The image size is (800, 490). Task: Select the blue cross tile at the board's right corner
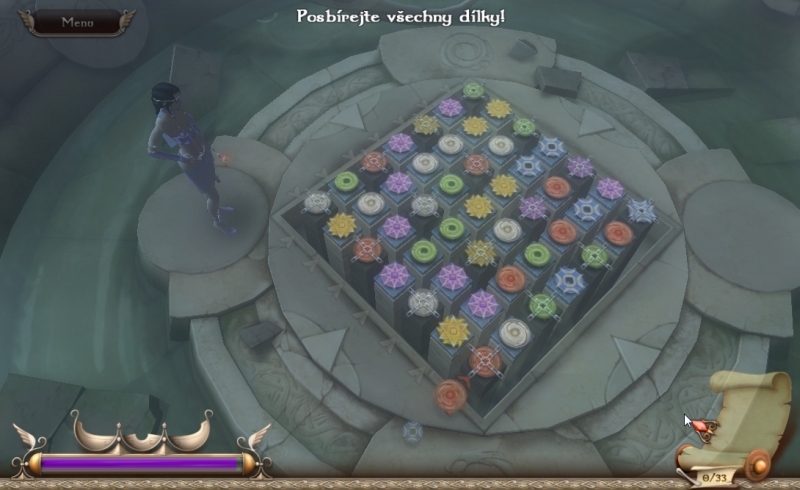641,210
